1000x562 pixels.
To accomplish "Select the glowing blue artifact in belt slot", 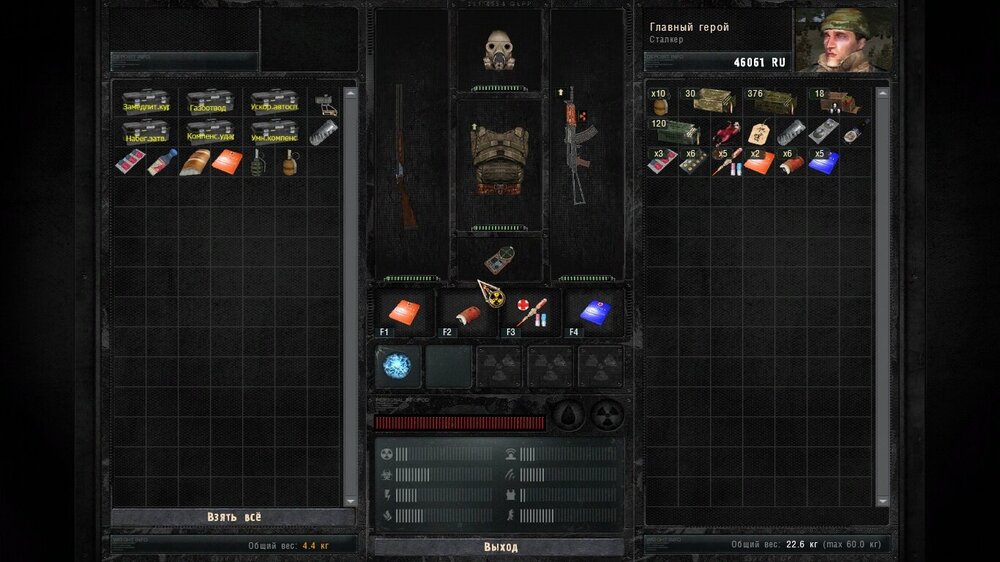I will [397, 367].
